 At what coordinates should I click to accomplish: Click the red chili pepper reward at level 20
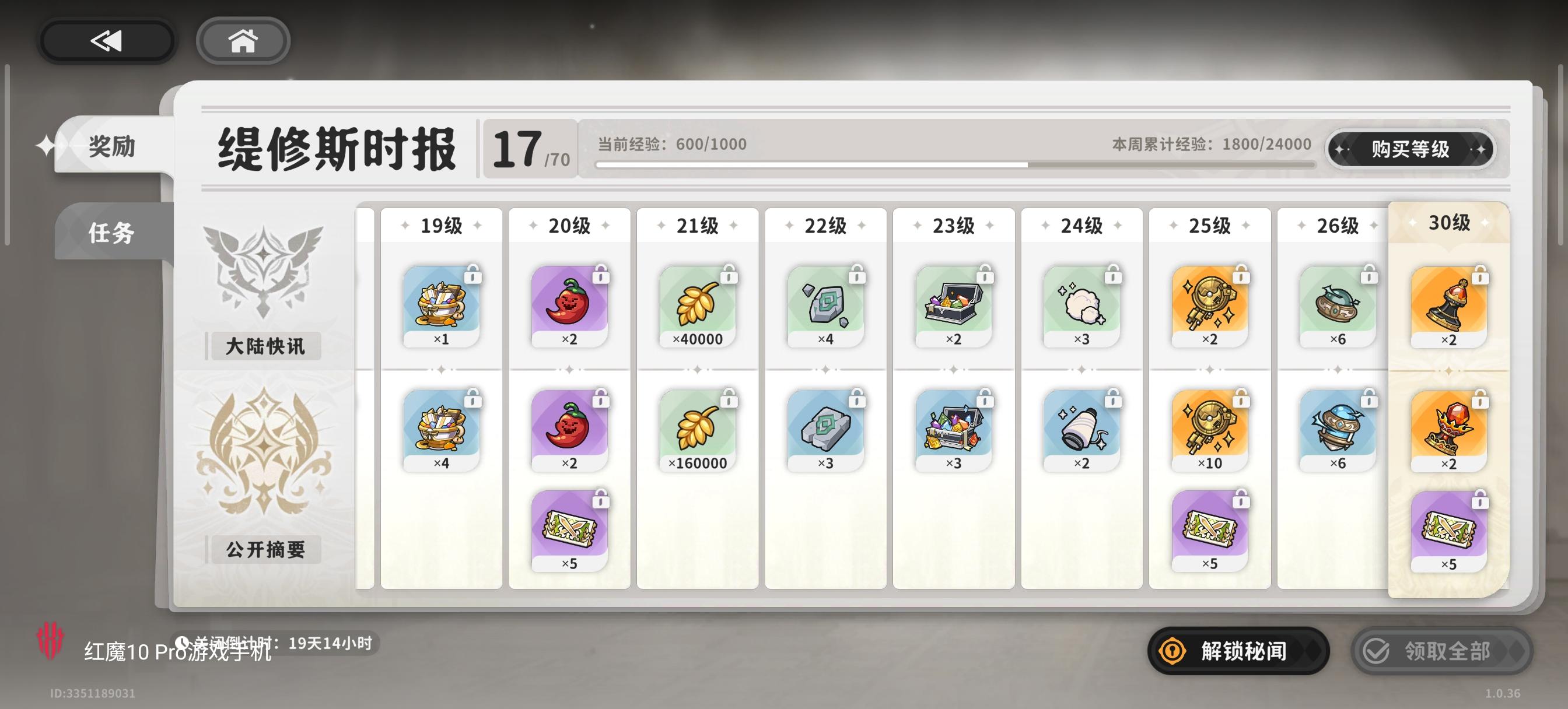571,304
